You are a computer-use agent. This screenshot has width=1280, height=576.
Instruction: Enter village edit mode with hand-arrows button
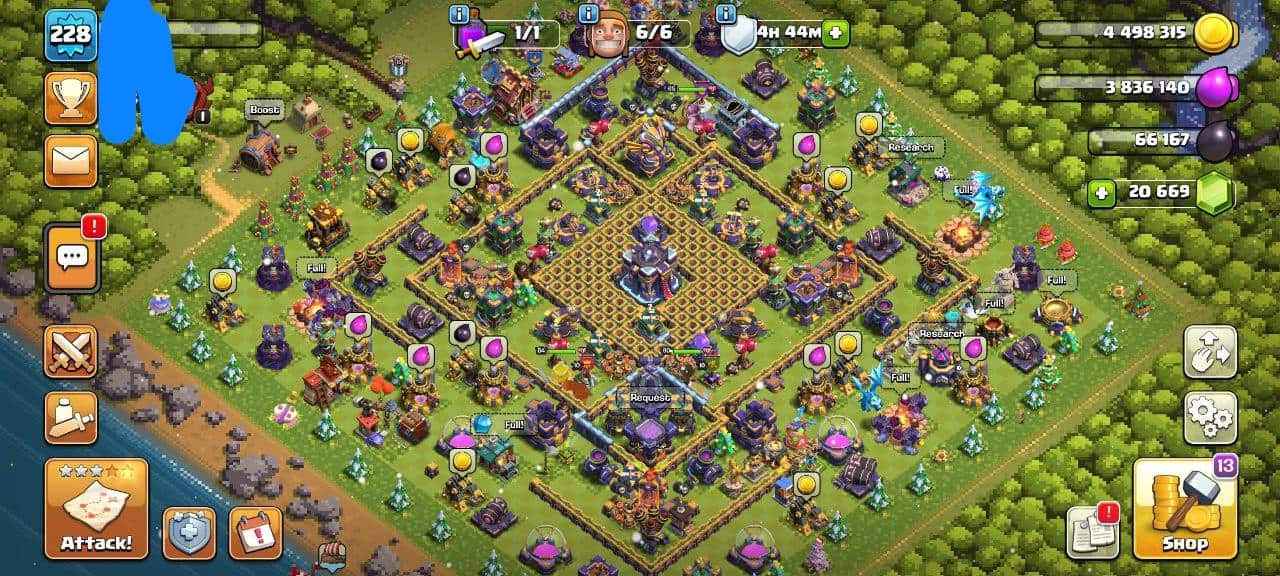[x=1210, y=351]
